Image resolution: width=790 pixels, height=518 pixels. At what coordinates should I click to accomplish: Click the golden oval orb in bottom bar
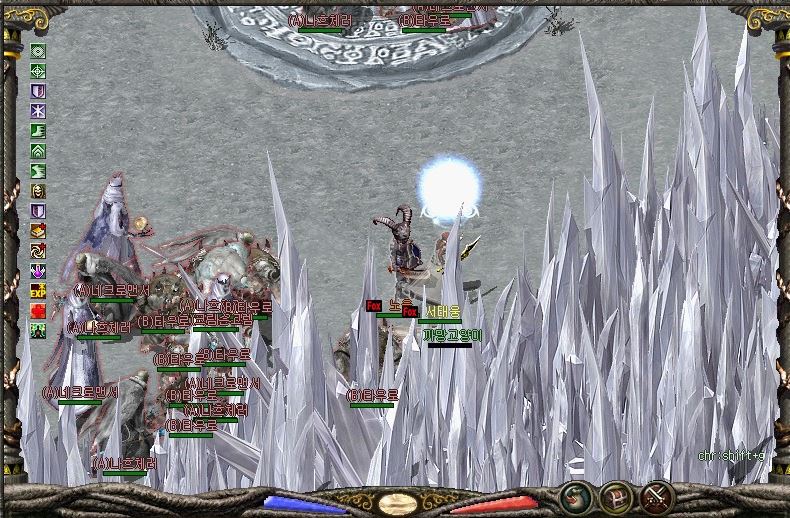click(398, 502)
